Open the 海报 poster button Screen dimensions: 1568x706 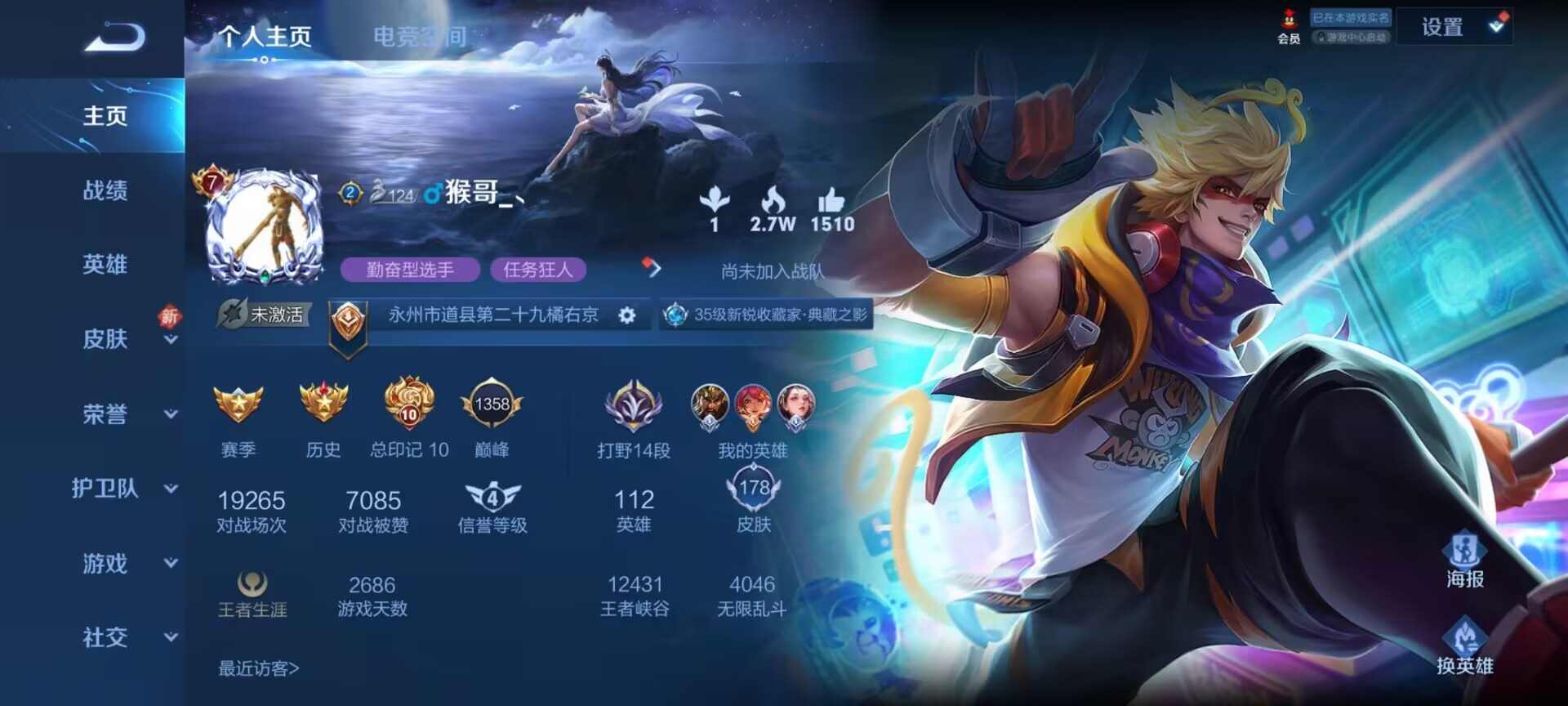pyautogui.click(x=1464, y=559)
